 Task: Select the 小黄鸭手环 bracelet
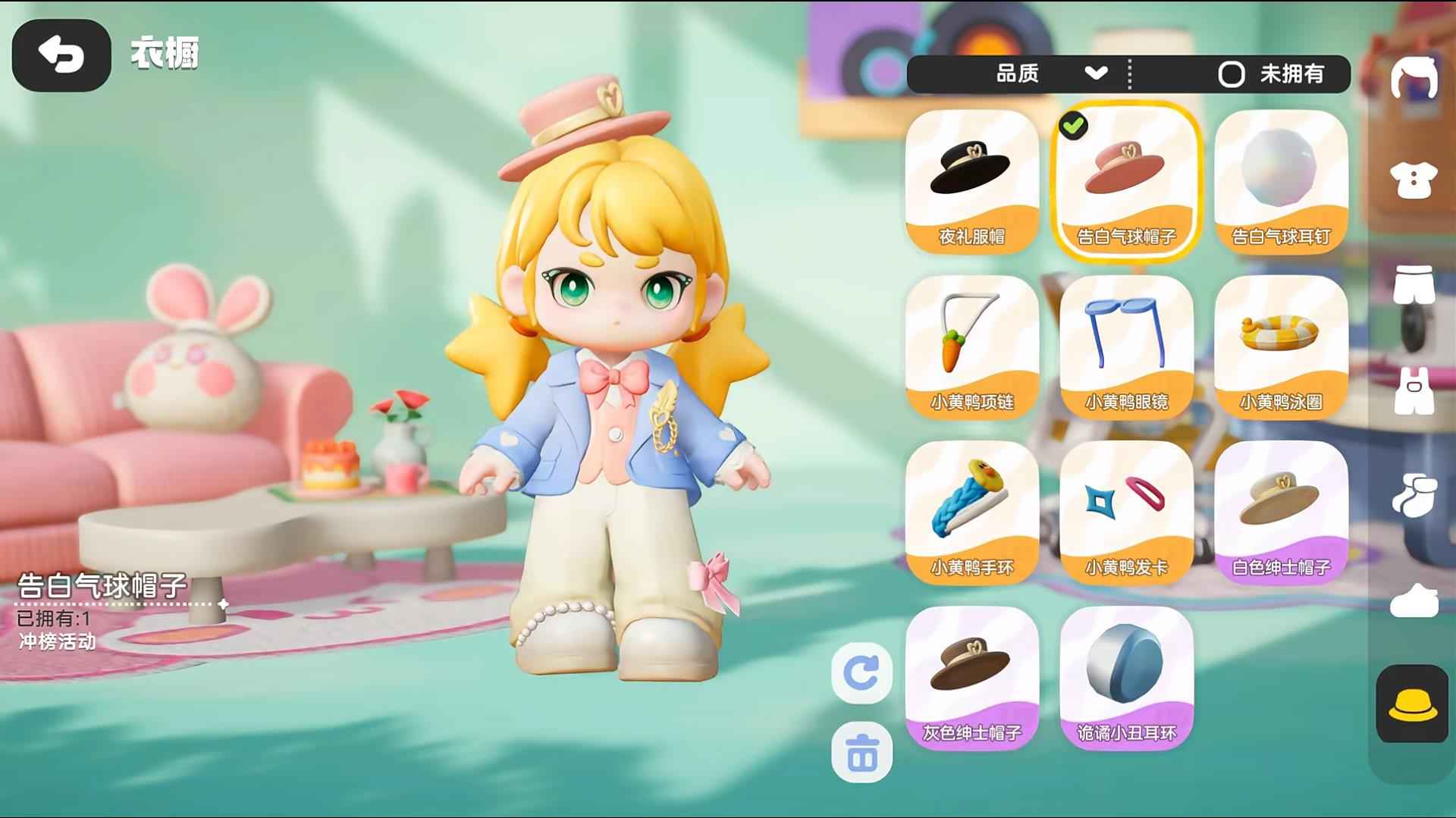click(971, 511)
